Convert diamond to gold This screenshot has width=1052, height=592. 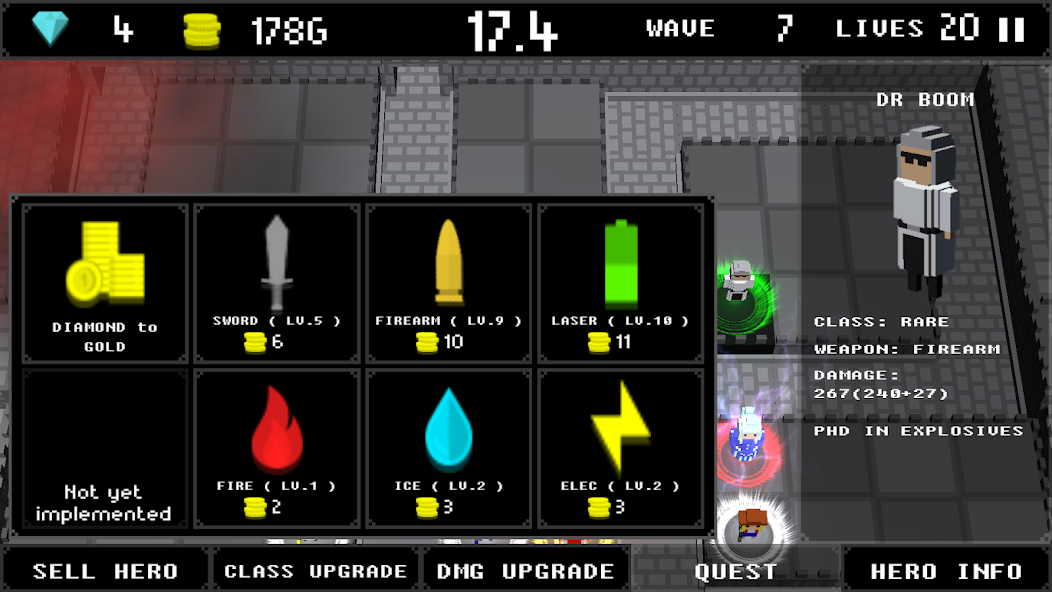point(105,283)
